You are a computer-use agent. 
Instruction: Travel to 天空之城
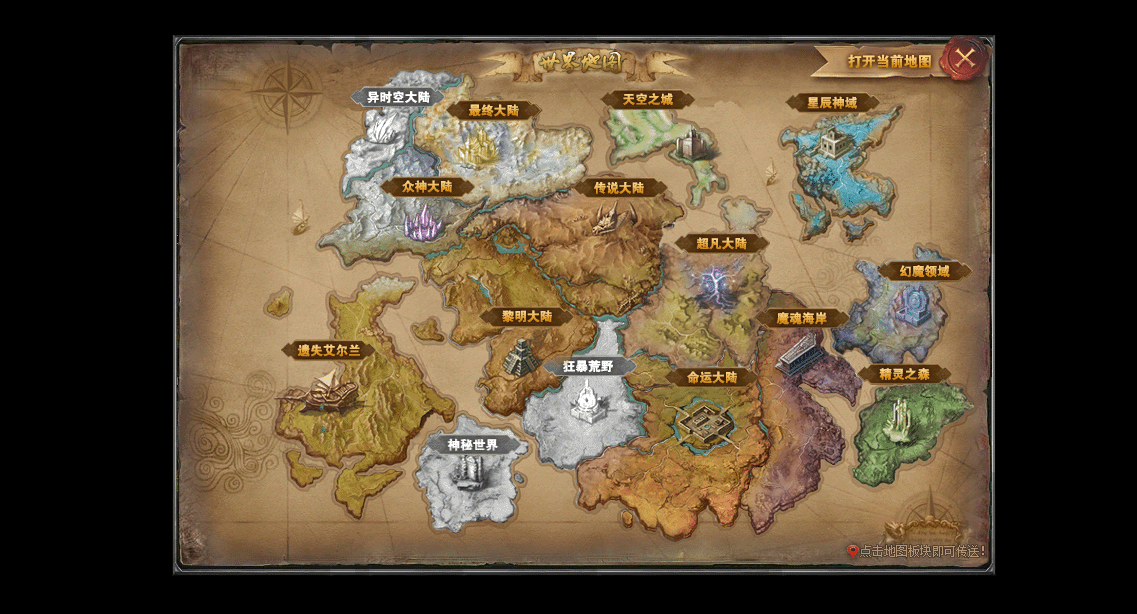648,100
